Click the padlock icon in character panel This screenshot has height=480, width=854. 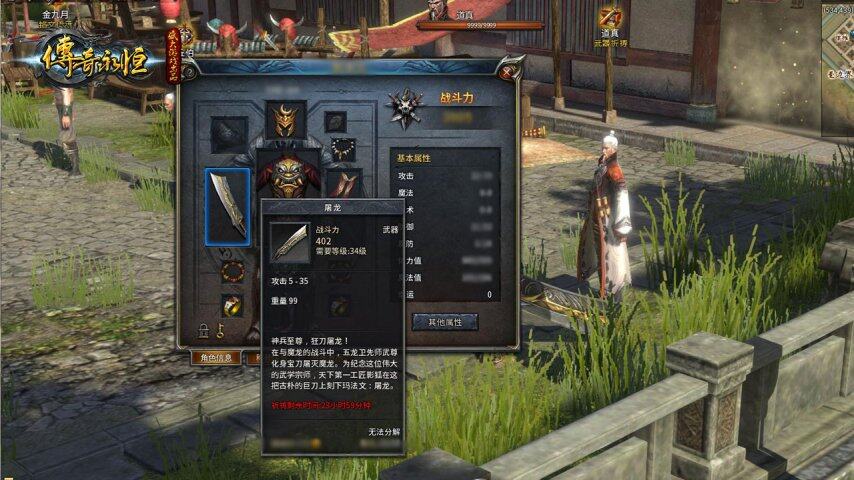pyautogui.click(x=204, y=331)
